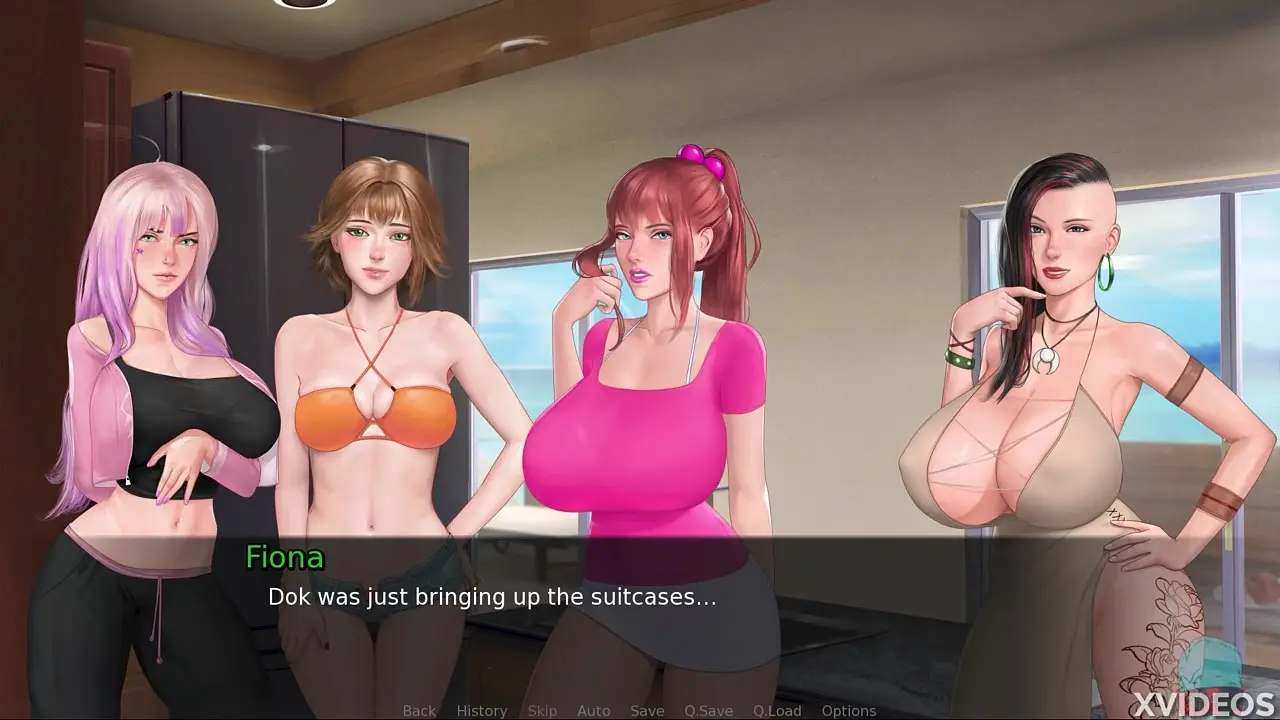Quick save with Q.Save
1280x720 pixels.
(x=709, y=711)
